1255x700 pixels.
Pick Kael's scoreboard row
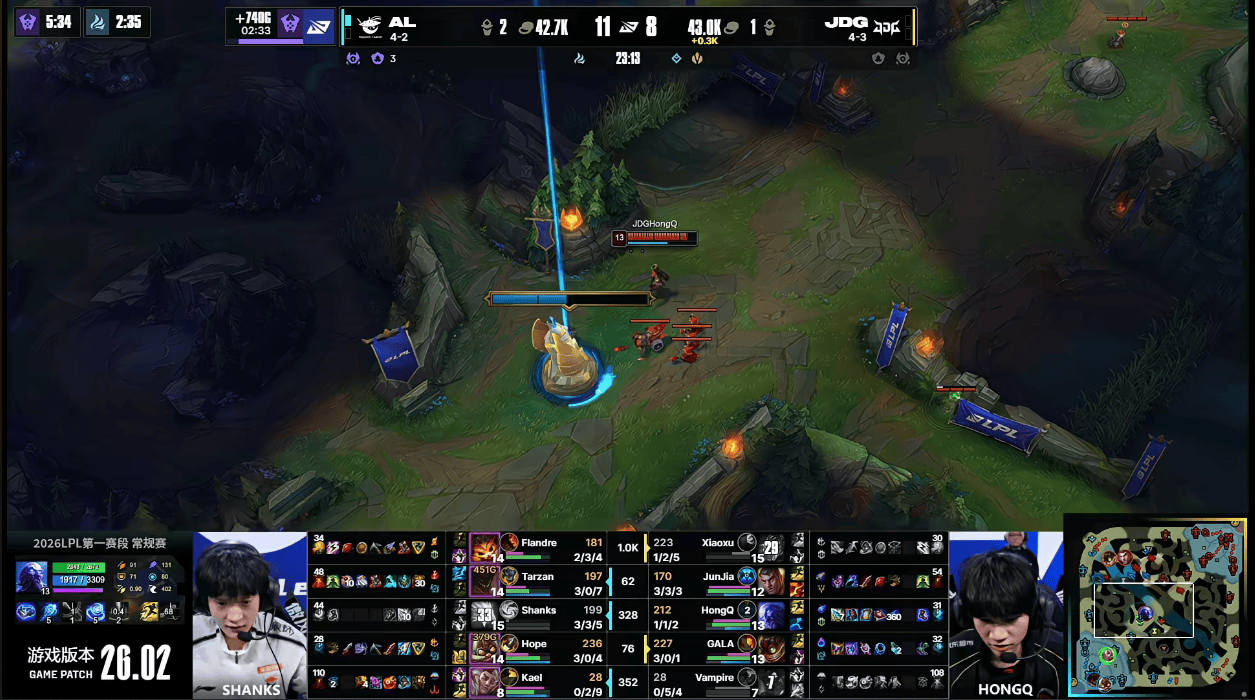540,682
